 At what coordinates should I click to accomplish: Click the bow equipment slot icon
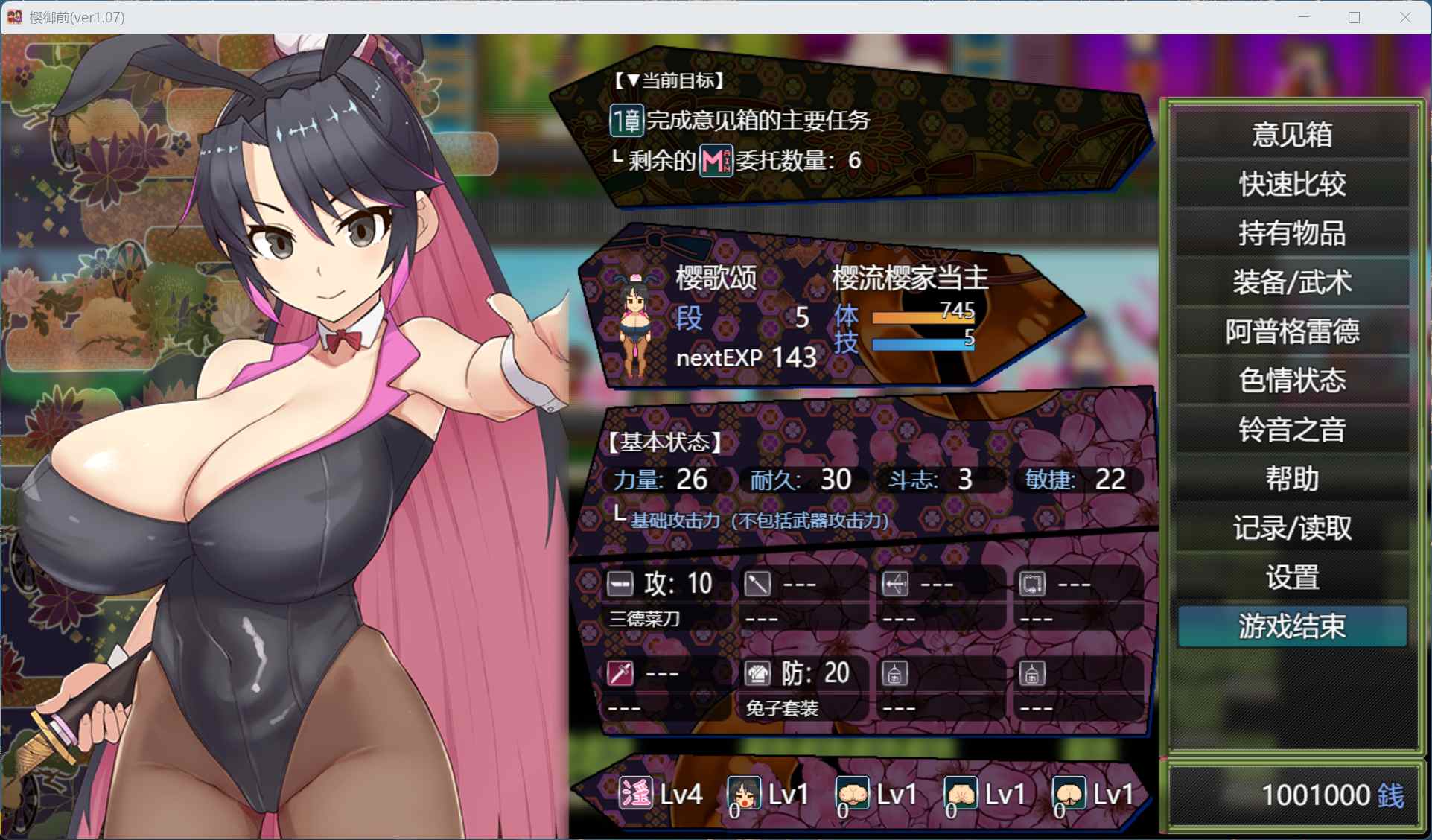pos(897,583)
